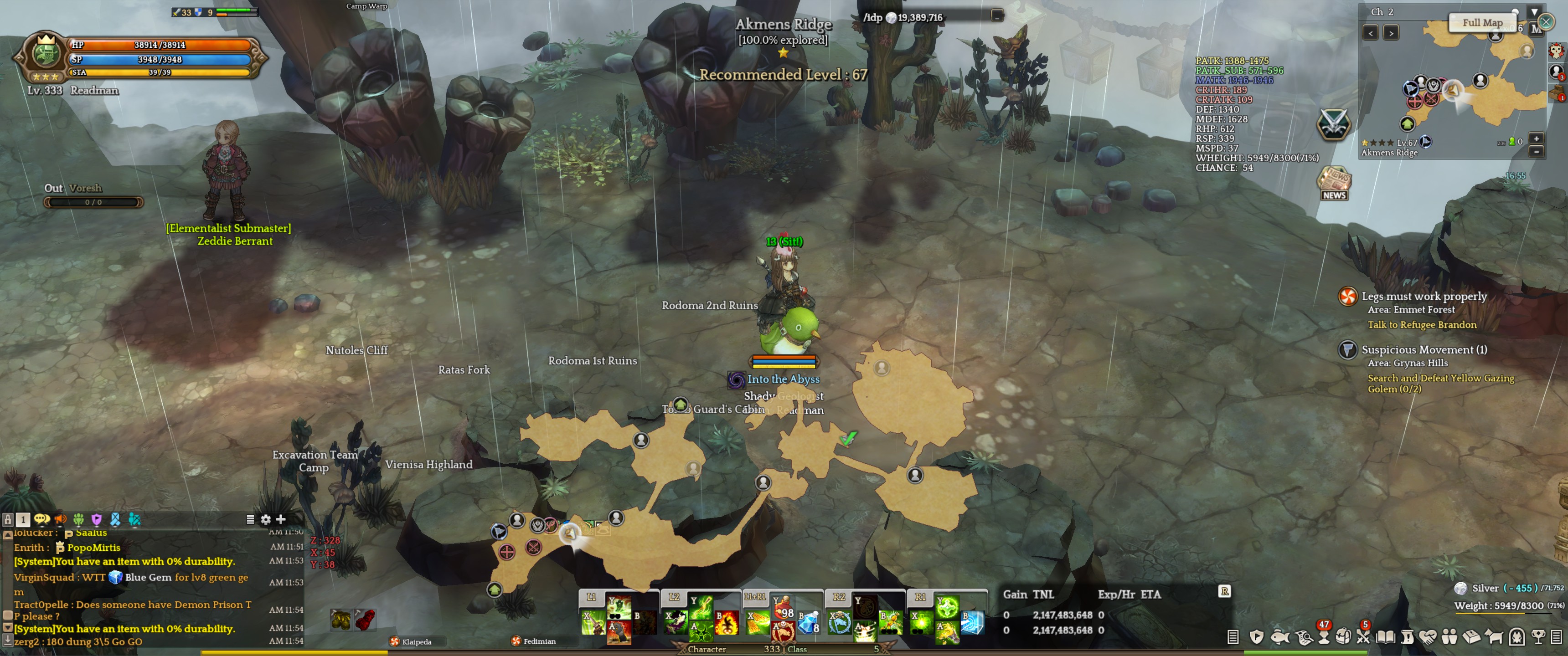Open the open-book journal icon
This screenshot has width=1568, height=656.
pos(1385,637)
